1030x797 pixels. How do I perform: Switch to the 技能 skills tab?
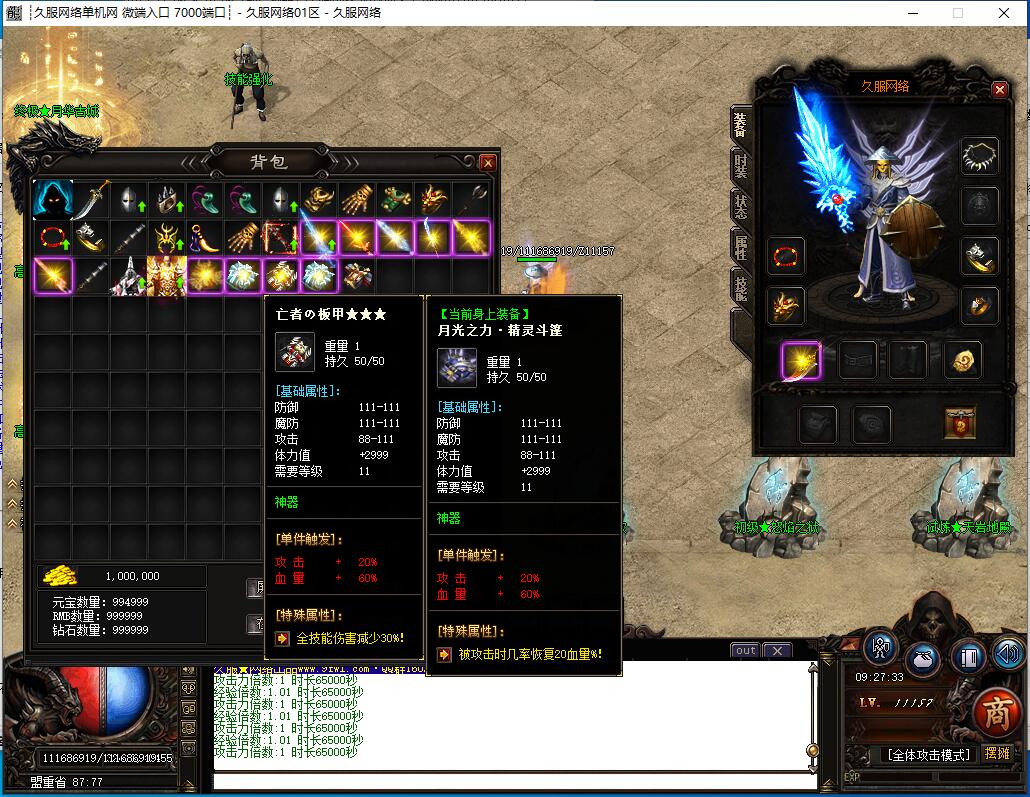[x=741, y=288]
